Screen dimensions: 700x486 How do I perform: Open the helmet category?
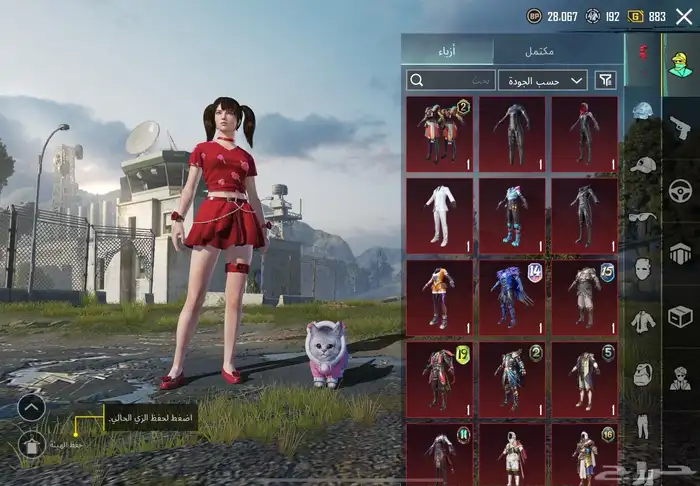[642, 111]
